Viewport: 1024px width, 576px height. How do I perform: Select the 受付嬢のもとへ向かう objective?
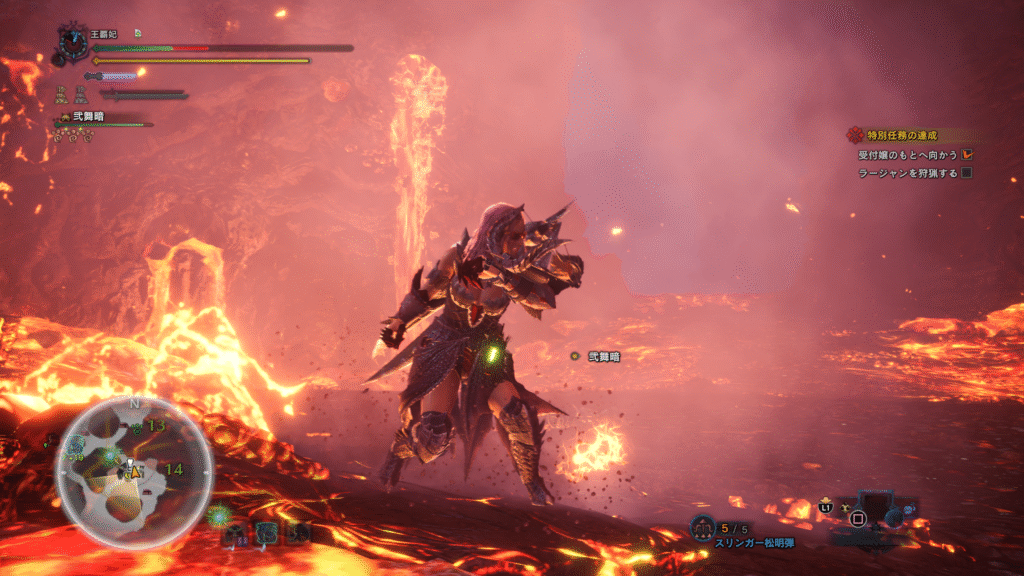(908, 155)
